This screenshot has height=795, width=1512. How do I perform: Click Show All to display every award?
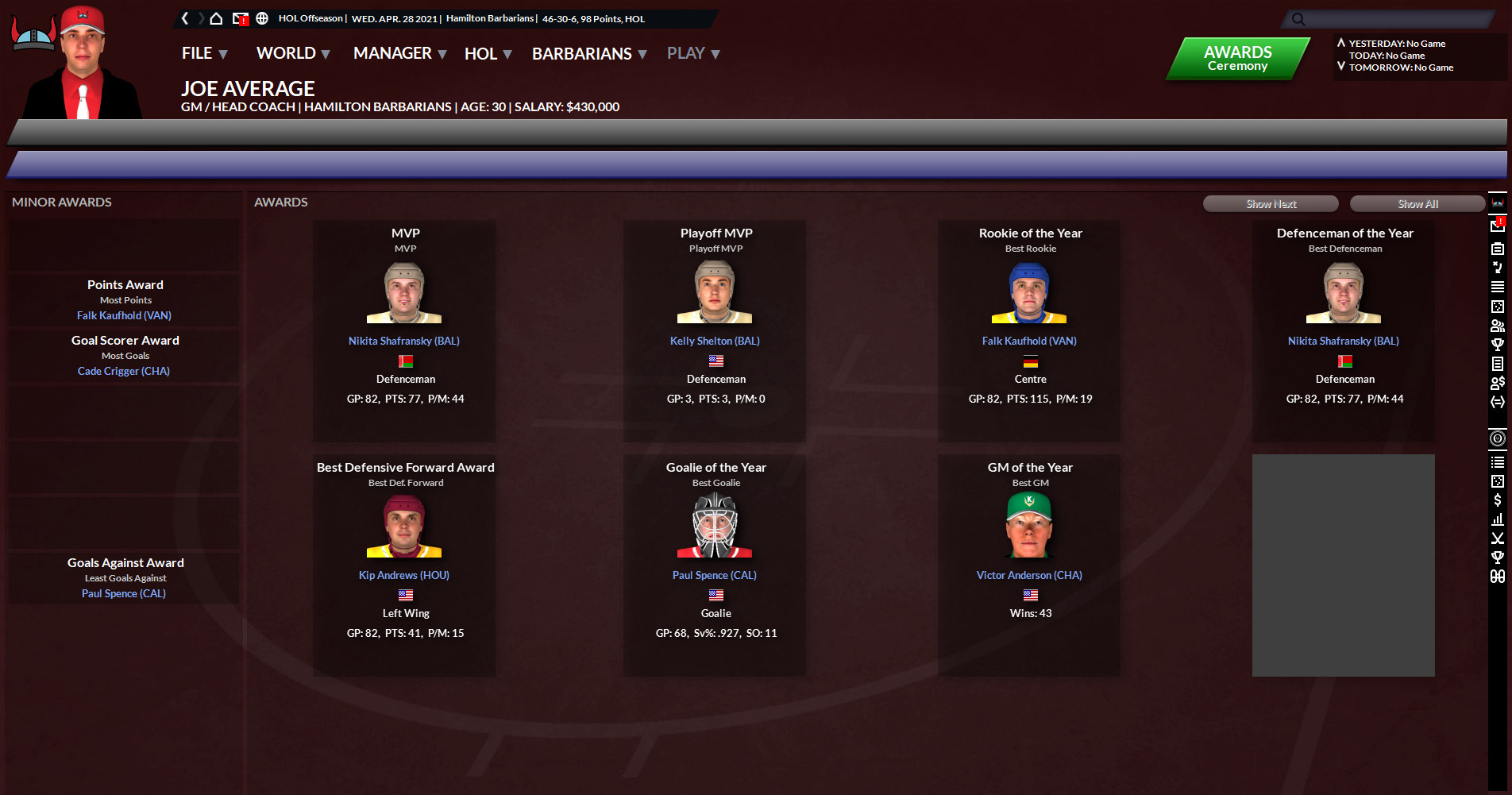point(1417,203)
